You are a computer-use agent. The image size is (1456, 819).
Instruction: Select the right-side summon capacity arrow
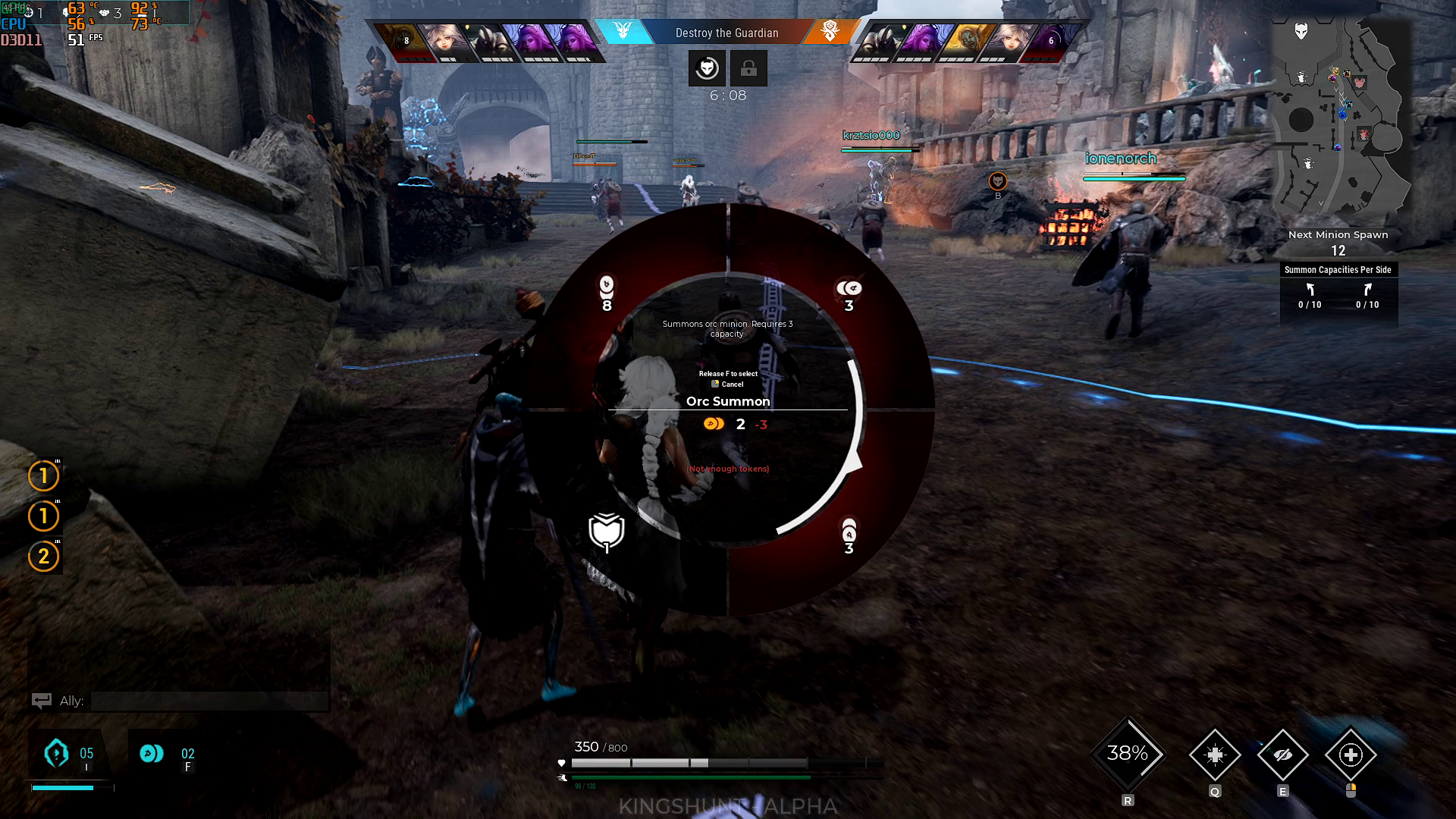click(1367, 290)
